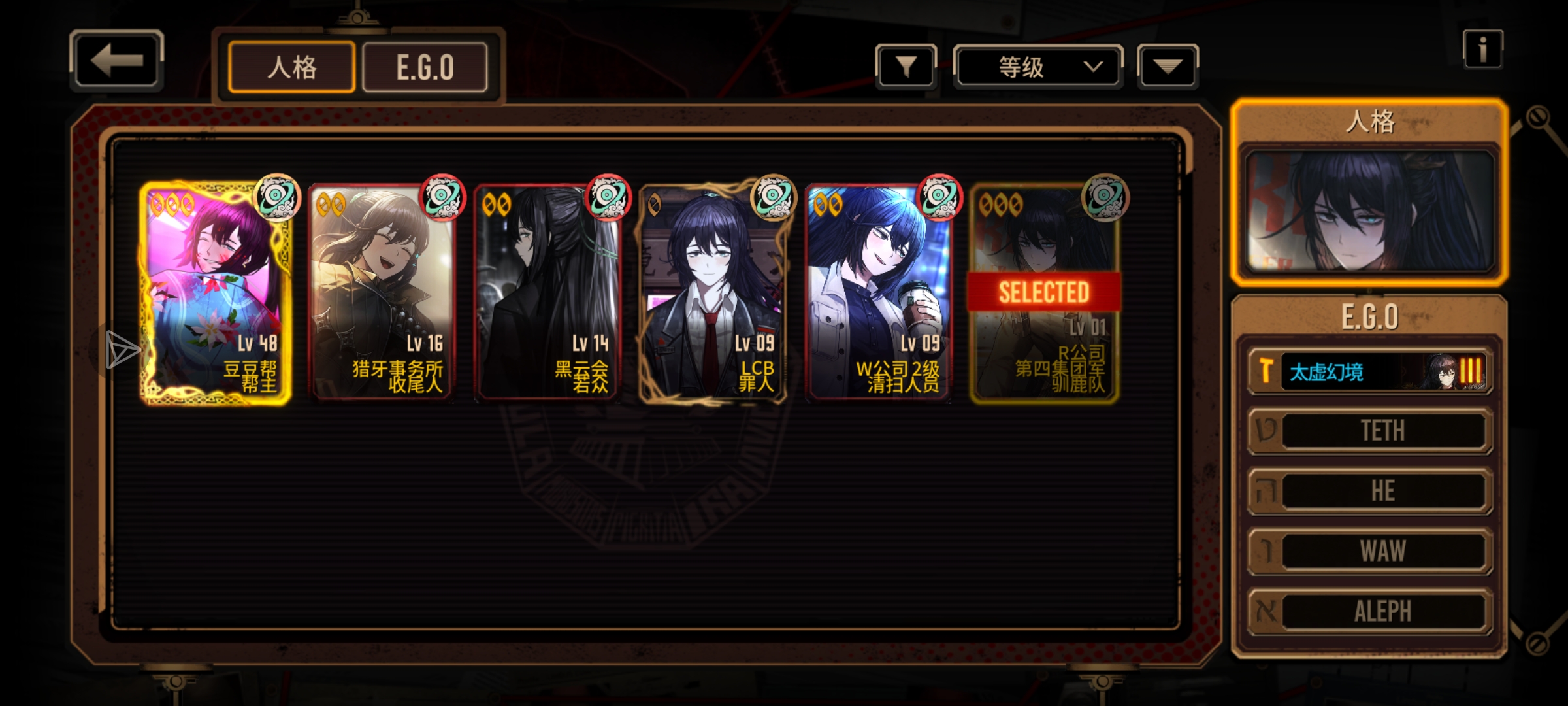Open the info button
1568x706 pixels.
point(1482,50)
